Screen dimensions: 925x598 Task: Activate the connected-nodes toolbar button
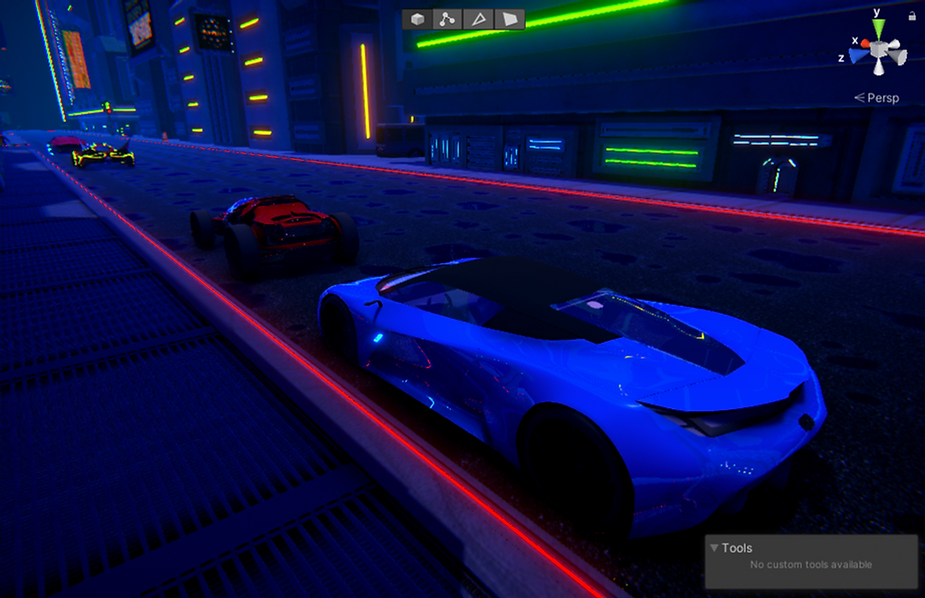(x=448, y=19)
